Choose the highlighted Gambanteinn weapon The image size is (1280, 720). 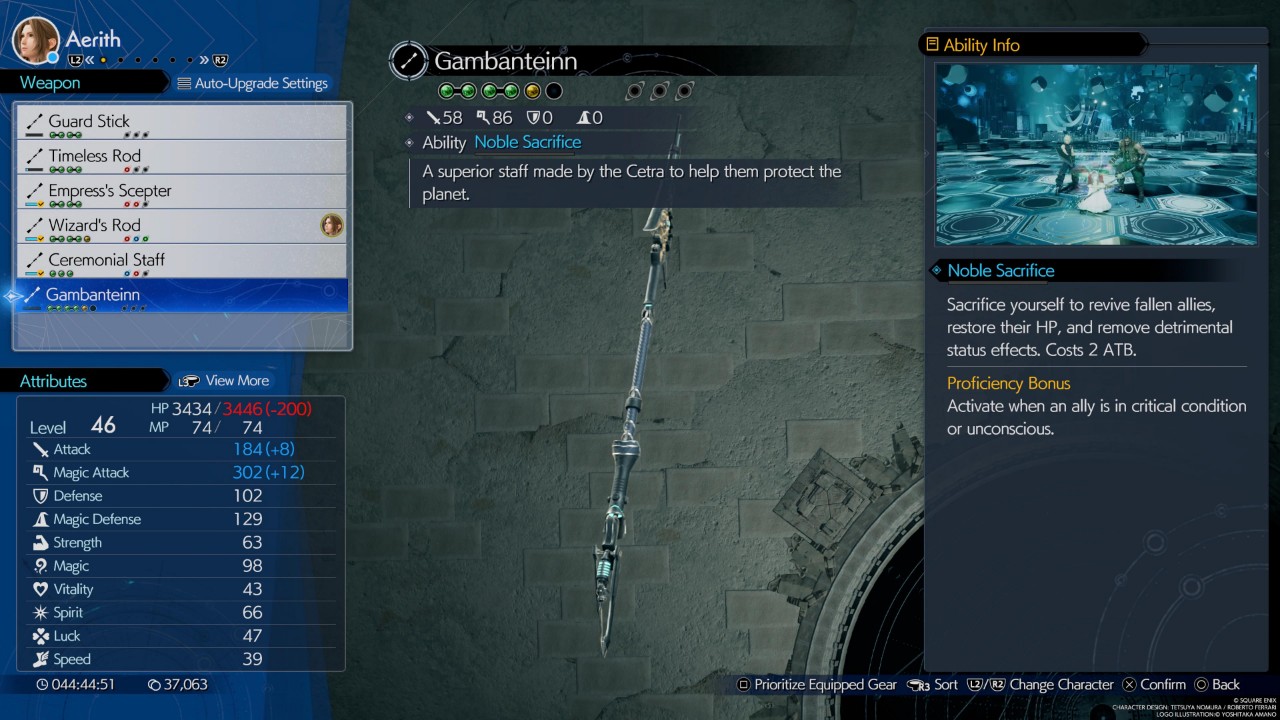point(182,295)
